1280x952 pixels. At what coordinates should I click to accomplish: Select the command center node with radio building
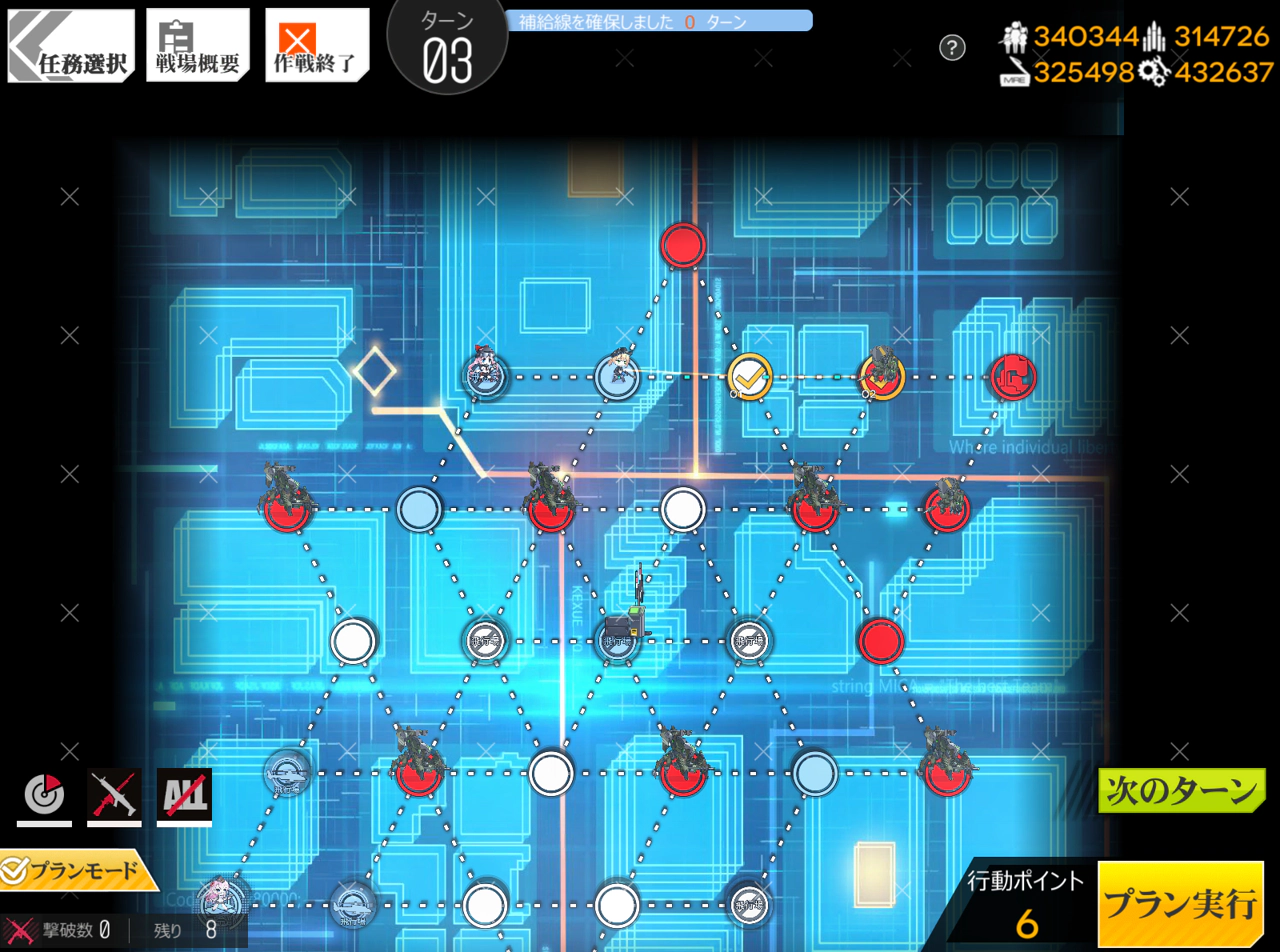(x=619, y=638)
